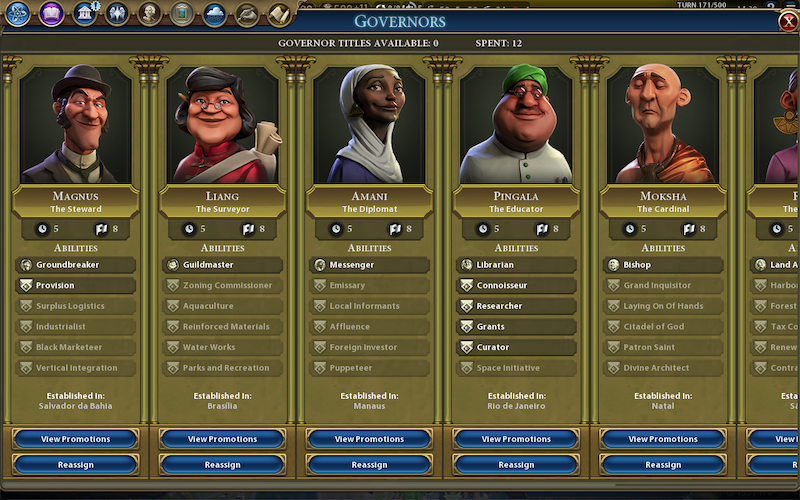Reassign Moksha from Natal
Viewport: 800px width, 500px height.
pyautogui.click(x=663, y=464)
